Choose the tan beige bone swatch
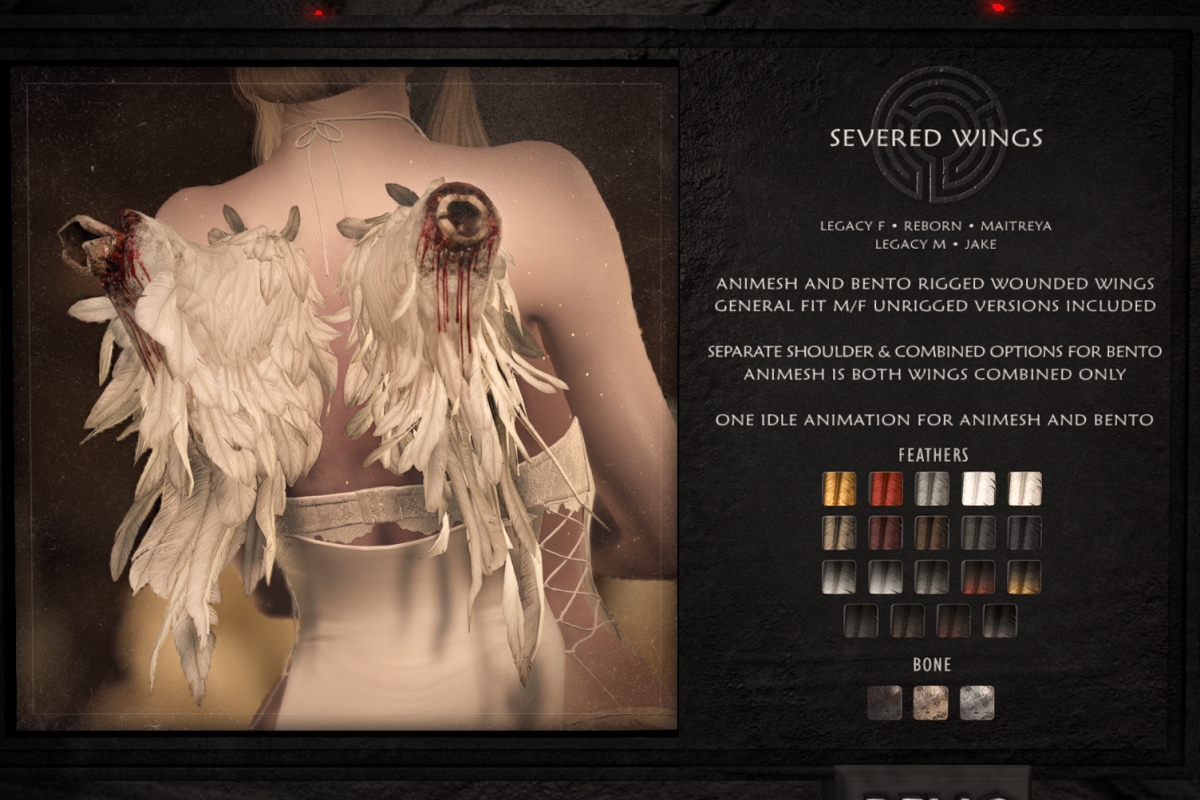The image size is (1200, 800). click(x=931, y=702)
